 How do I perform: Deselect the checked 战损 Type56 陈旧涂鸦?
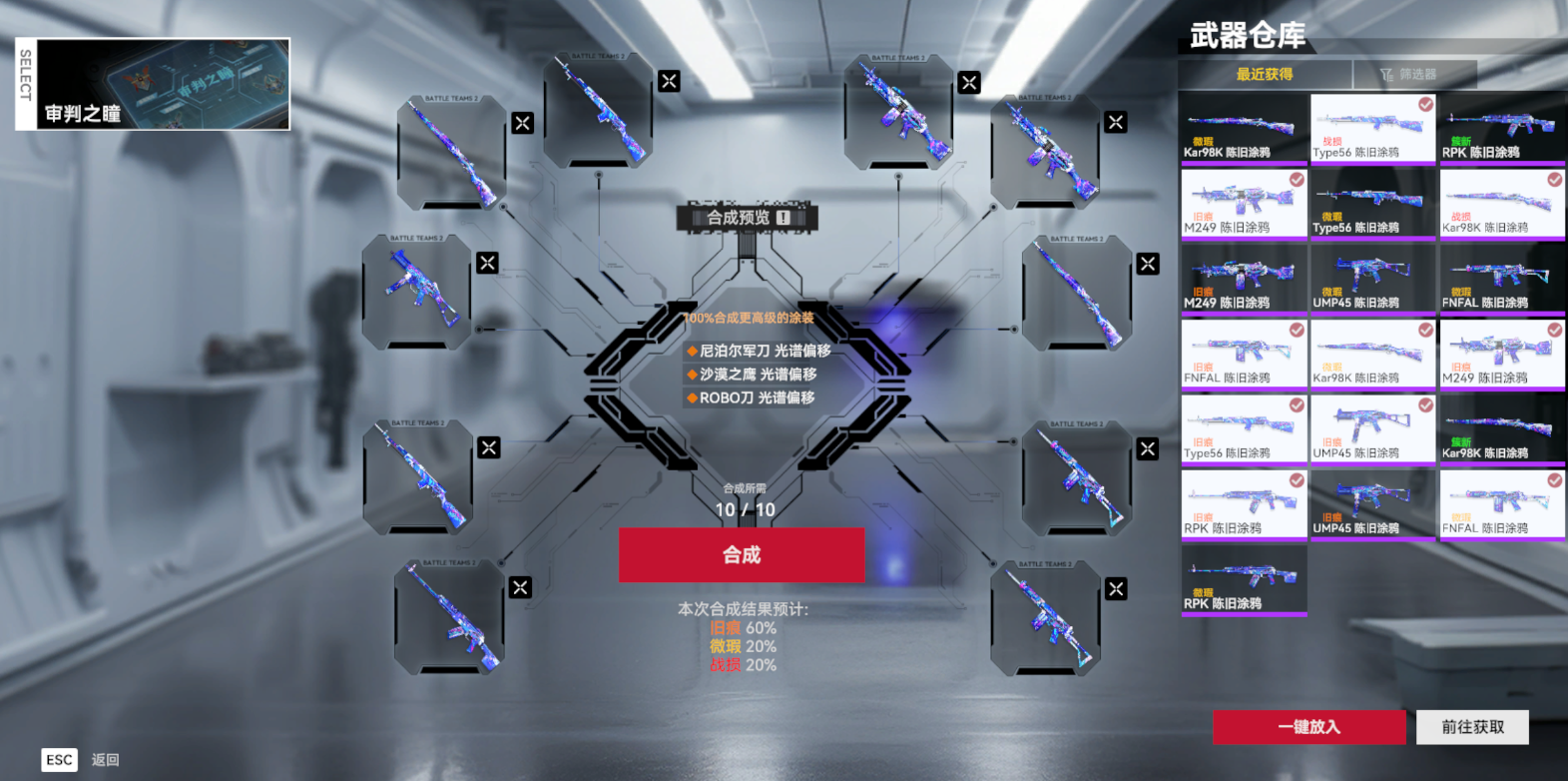pyautogui.click(x=1425, y=104)
